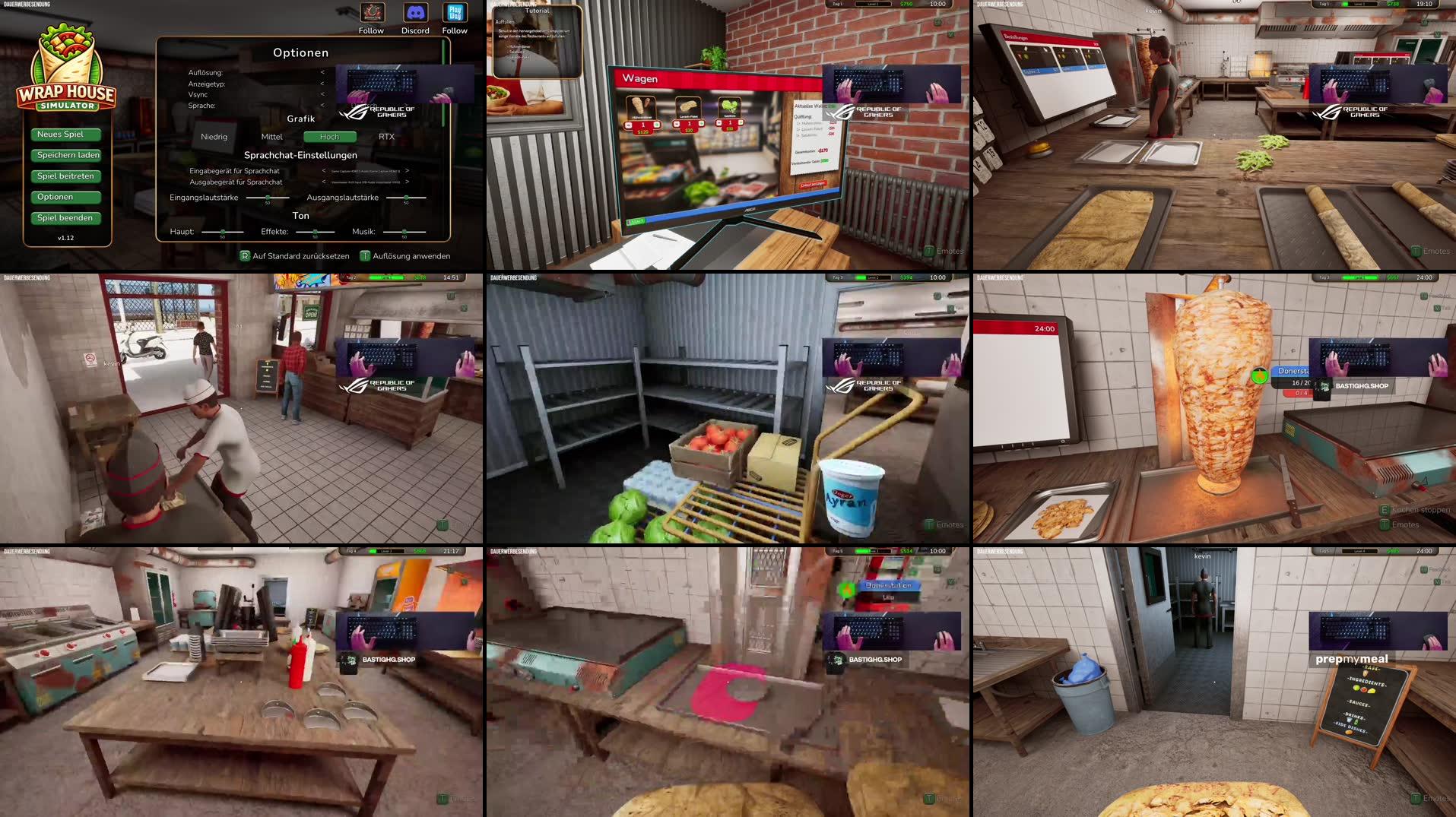Start a Neues Spiel
This screenshot has width=1456, height=817.
[x=66, y=134]
